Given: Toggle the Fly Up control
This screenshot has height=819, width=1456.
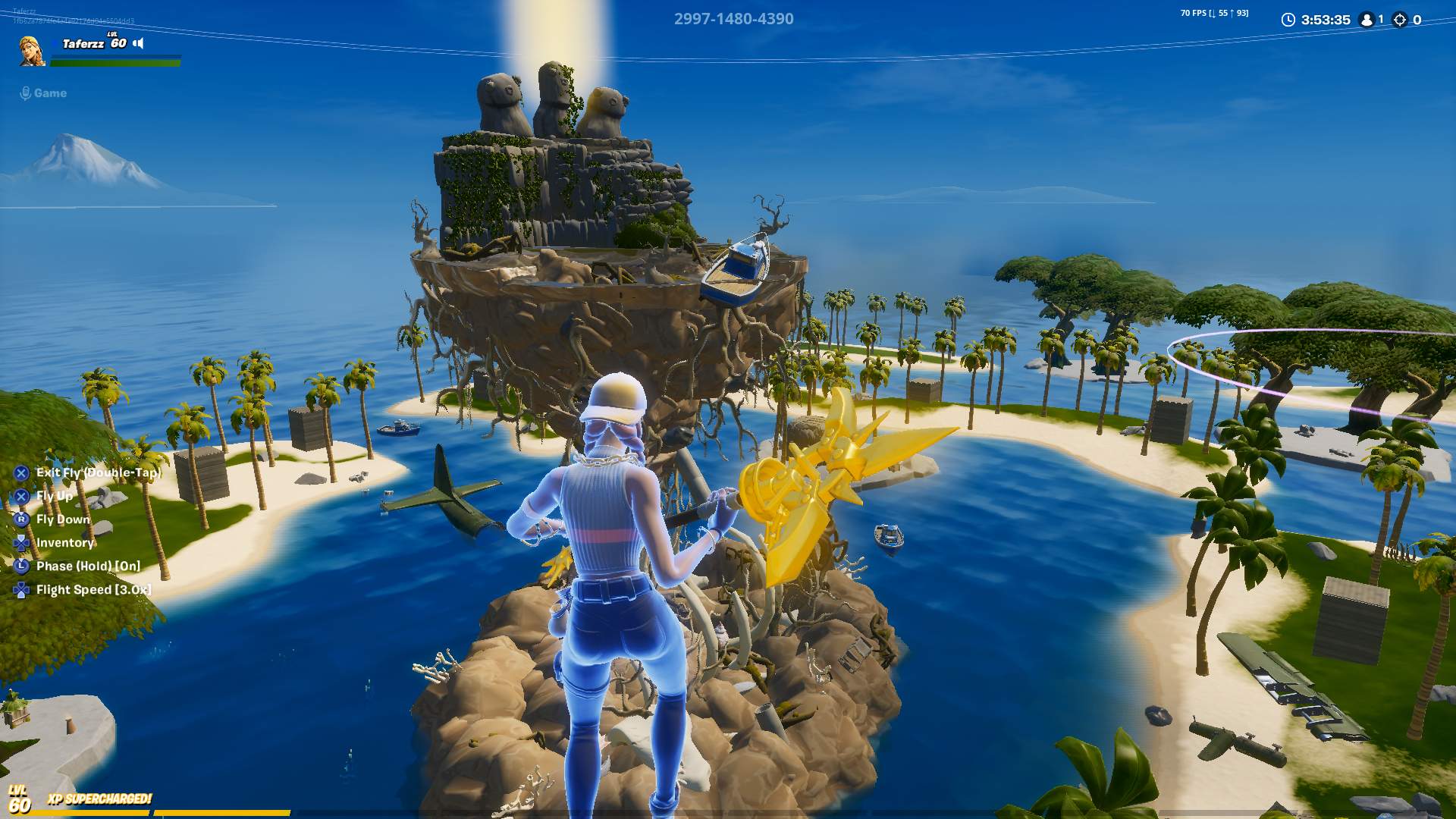Looking at the screenshot, I should click(53, 496).
